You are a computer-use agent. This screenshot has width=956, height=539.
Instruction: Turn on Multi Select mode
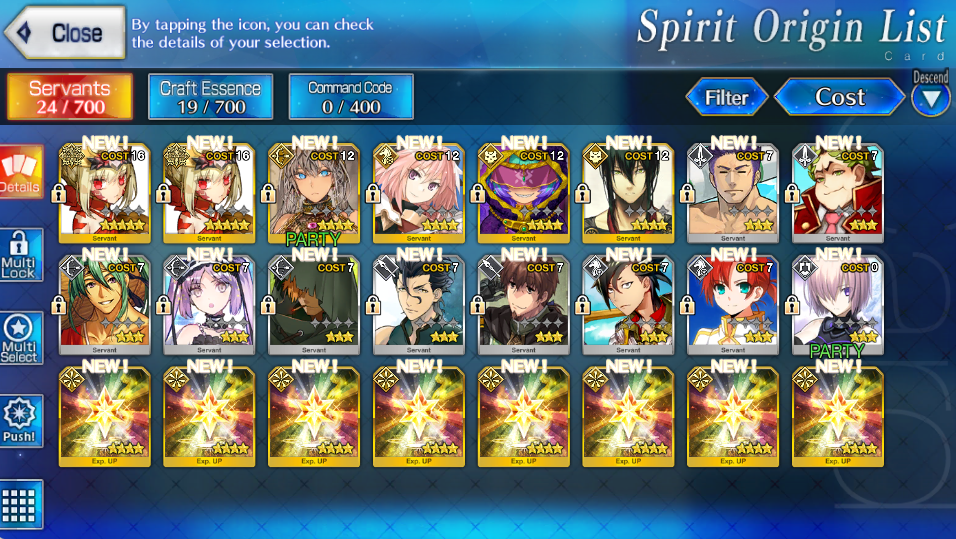click(x=21, y=339)
